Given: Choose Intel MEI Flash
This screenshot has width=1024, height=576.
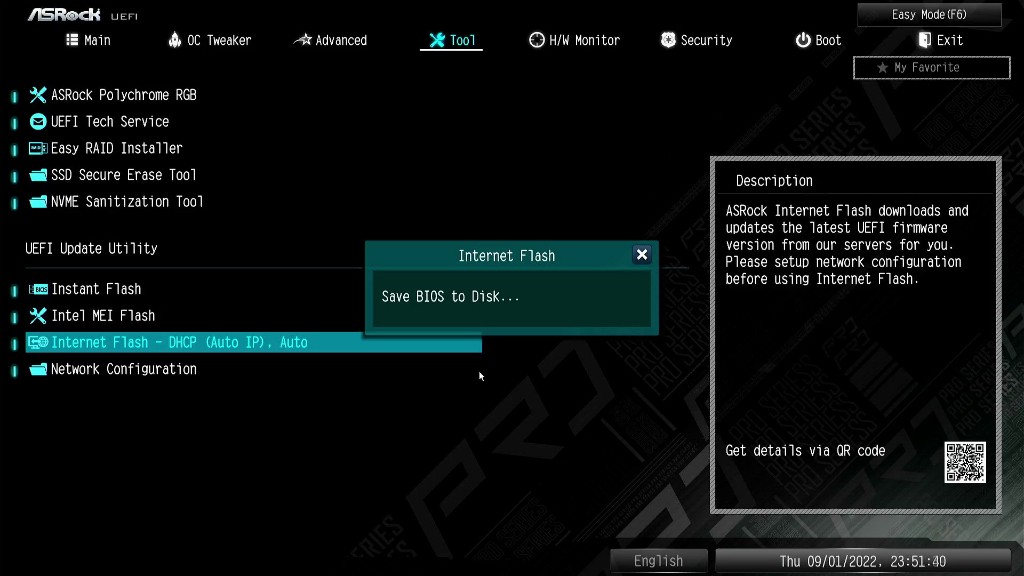Looking at the screenshot, I should tap(103, 316).
